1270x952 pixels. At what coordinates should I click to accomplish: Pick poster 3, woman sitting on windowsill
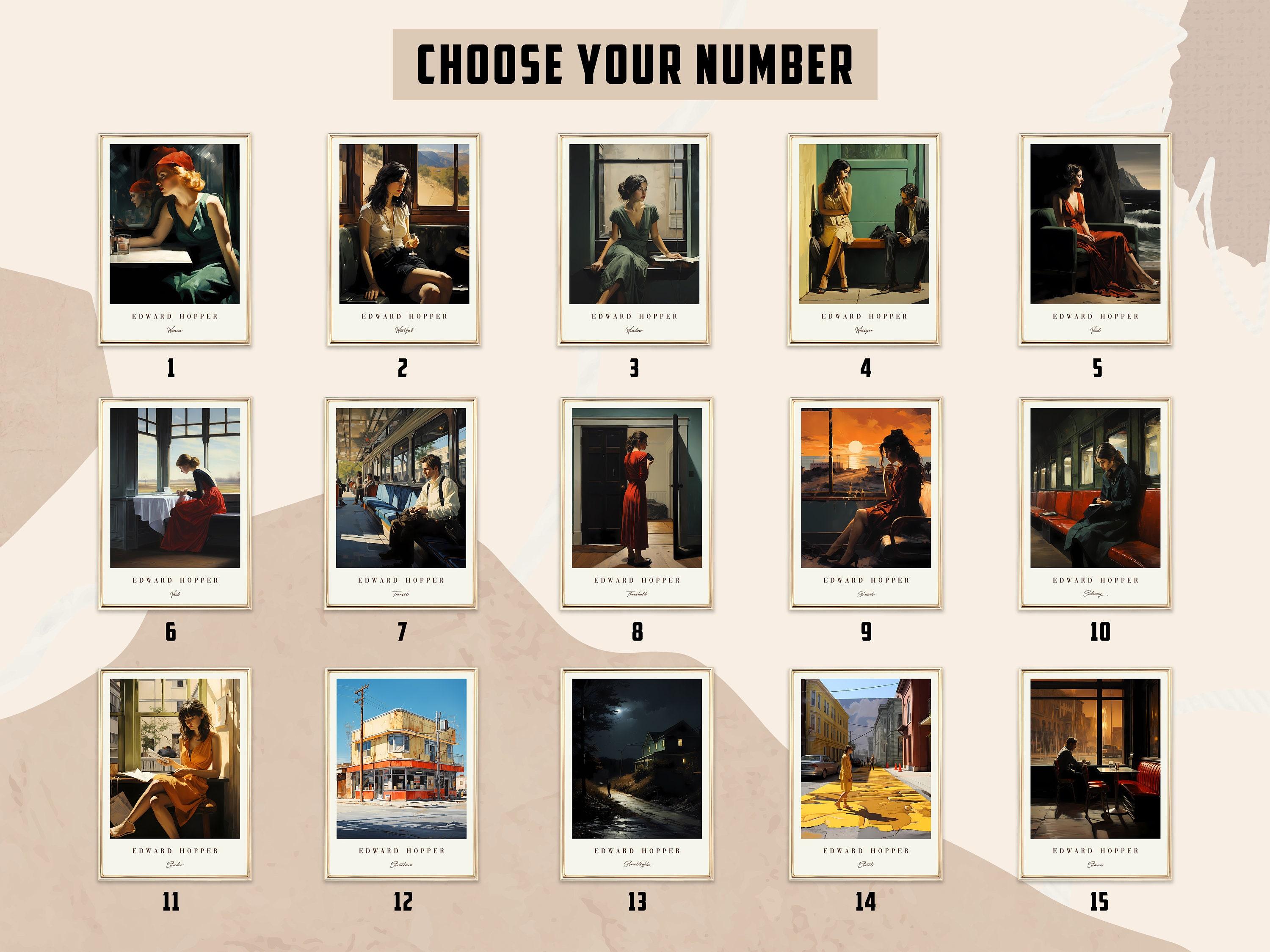click(x=634, y=224)
